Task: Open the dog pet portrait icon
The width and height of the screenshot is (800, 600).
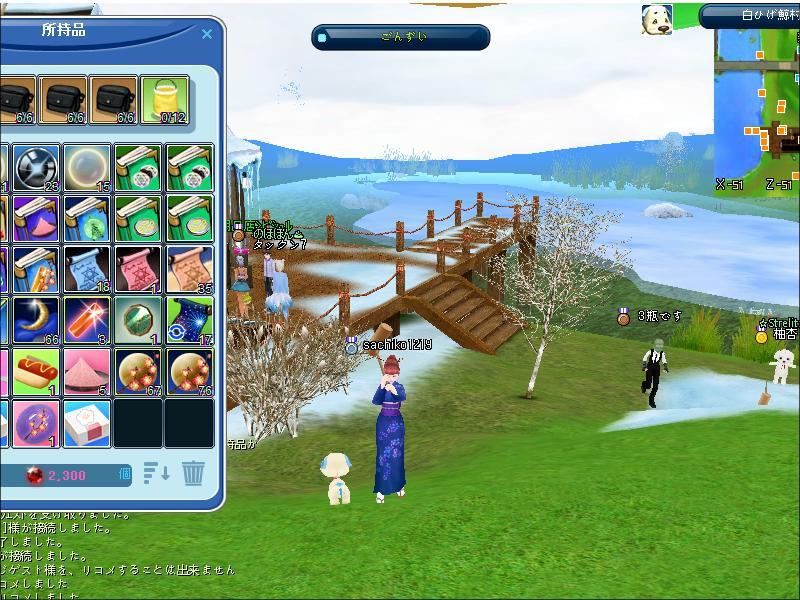Action: pos(657,19)
